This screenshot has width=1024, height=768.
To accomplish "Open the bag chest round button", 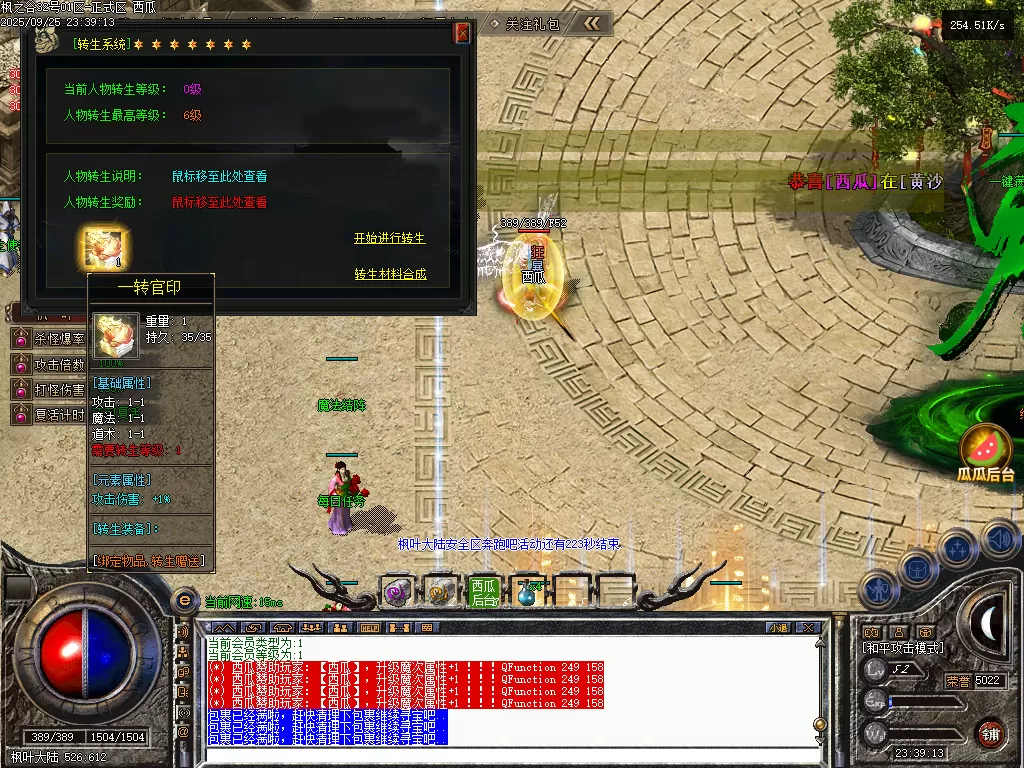I will [x=917, y=569].
